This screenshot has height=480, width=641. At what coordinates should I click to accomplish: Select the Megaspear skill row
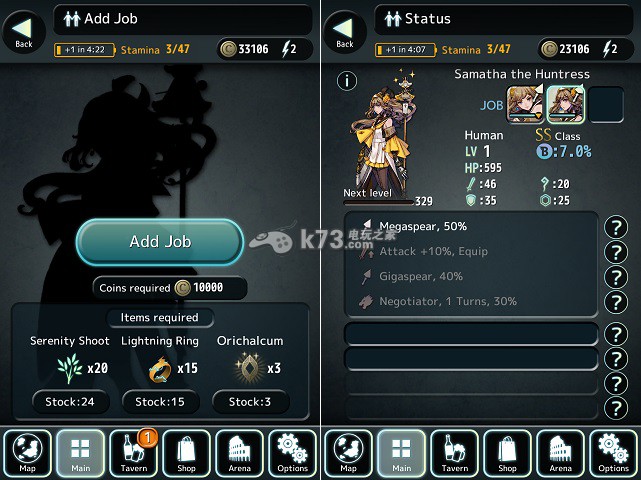[470, 227]
